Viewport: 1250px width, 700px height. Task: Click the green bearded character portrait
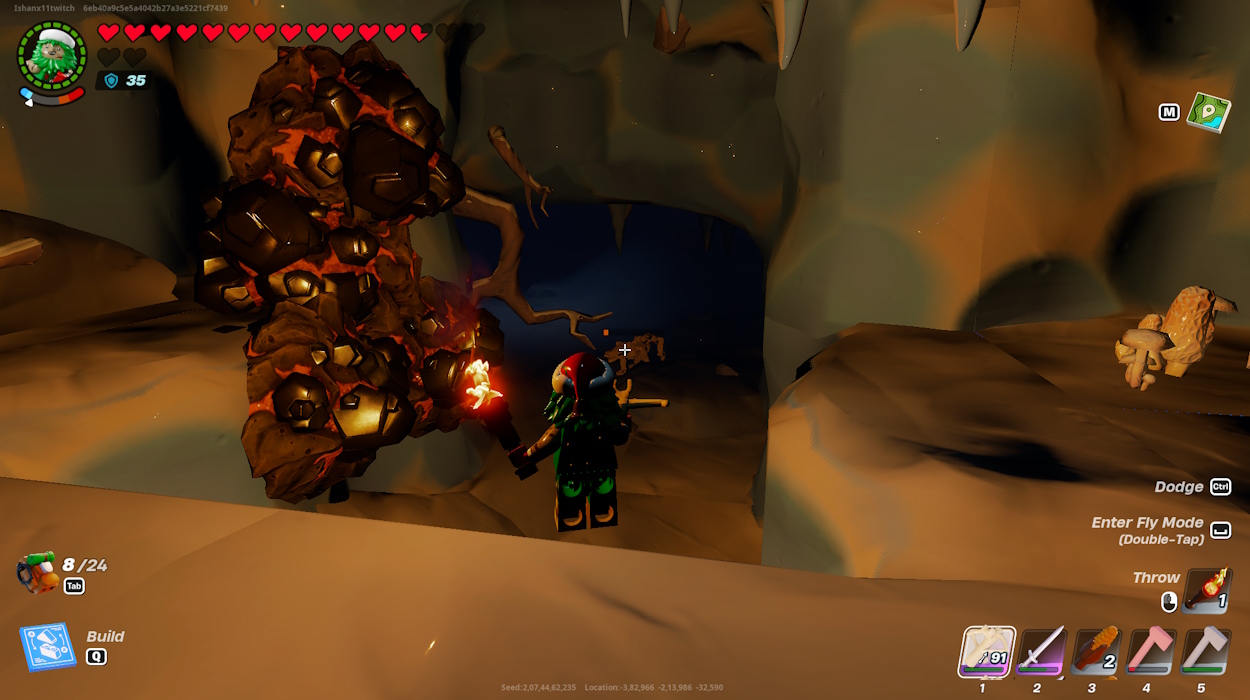tap(52, 55)
